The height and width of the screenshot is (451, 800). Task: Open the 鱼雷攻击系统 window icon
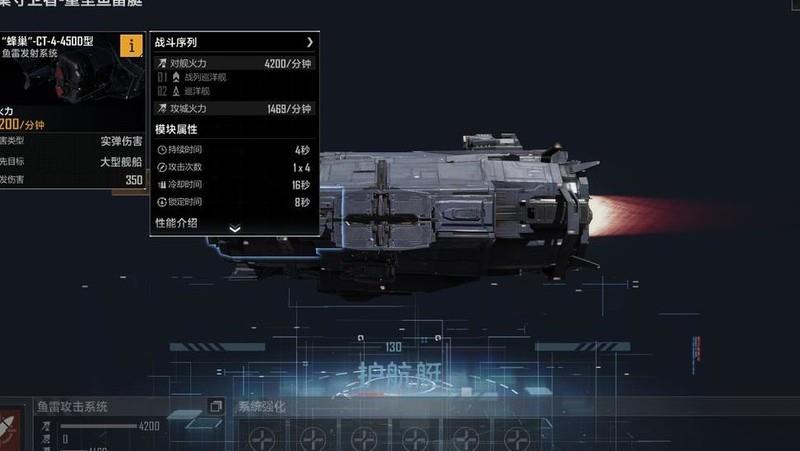tap(215, 406)
